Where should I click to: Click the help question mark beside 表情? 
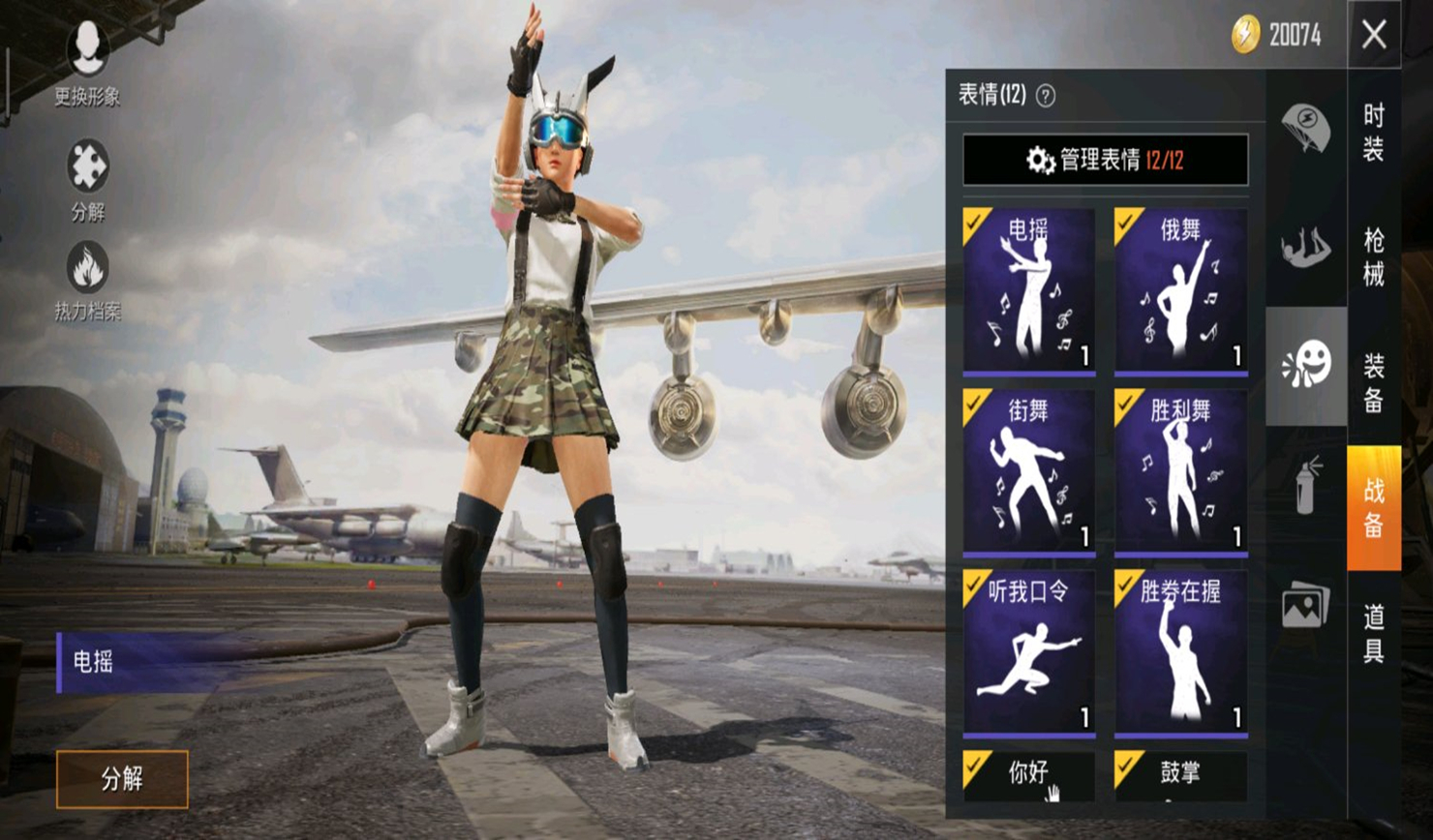point(1046,96)
